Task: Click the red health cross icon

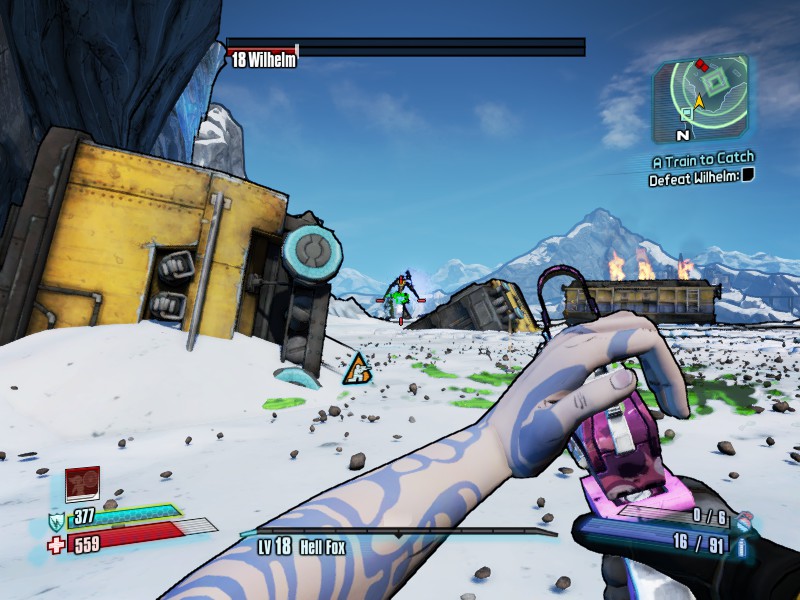Action: pos(56,545)
